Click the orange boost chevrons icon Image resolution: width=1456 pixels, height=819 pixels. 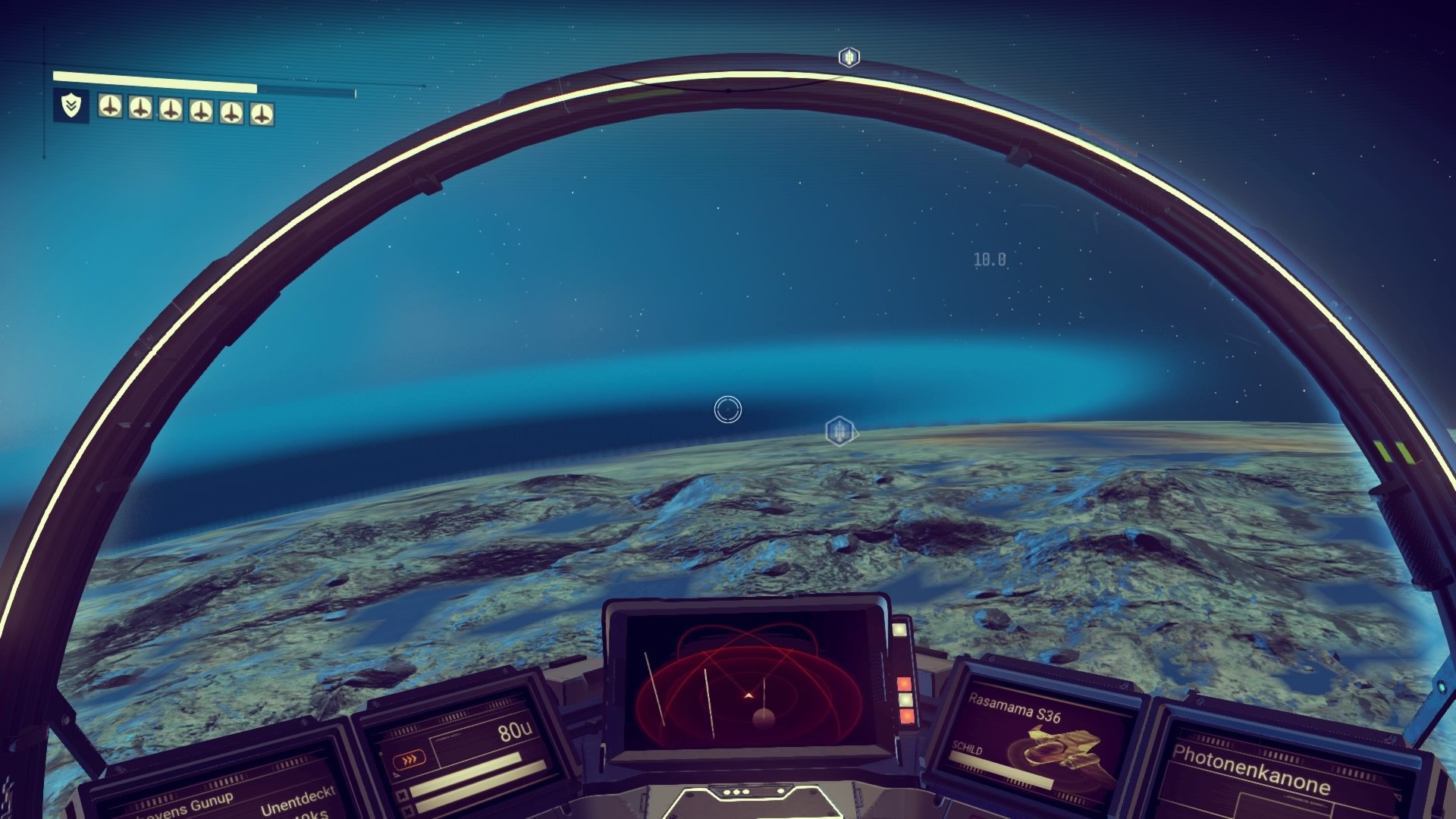tap(410, 760)
